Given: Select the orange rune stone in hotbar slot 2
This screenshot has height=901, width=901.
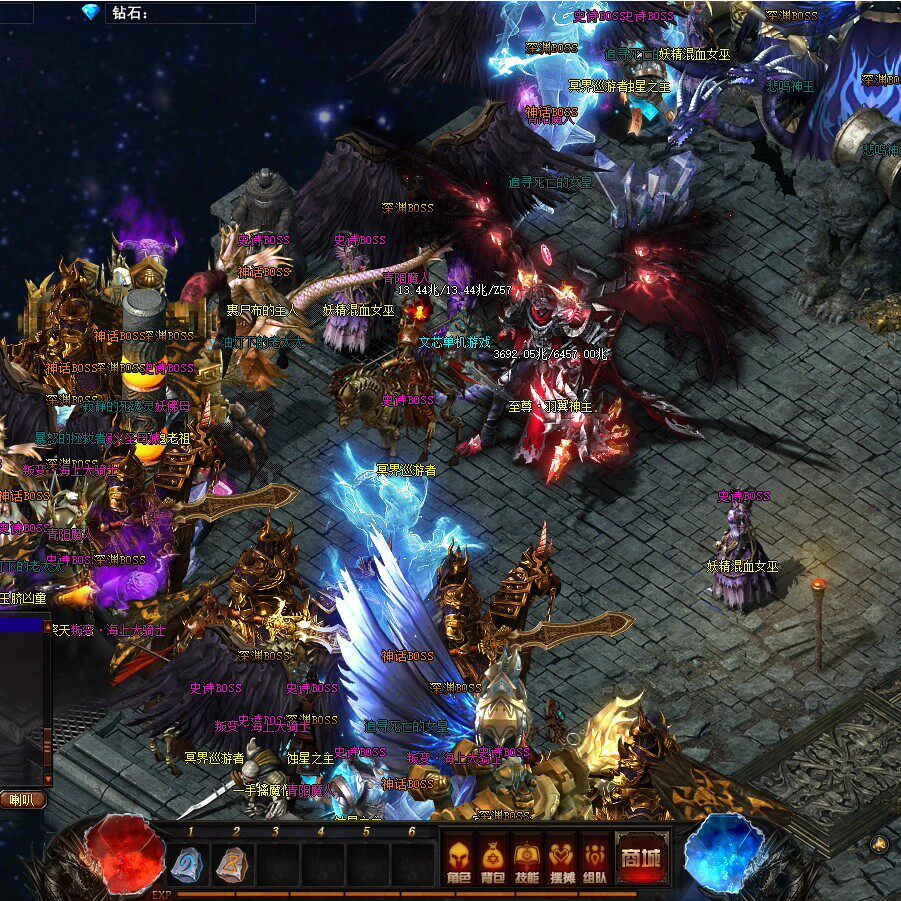Looking at the screenshot, I should [x=232, y=864].
